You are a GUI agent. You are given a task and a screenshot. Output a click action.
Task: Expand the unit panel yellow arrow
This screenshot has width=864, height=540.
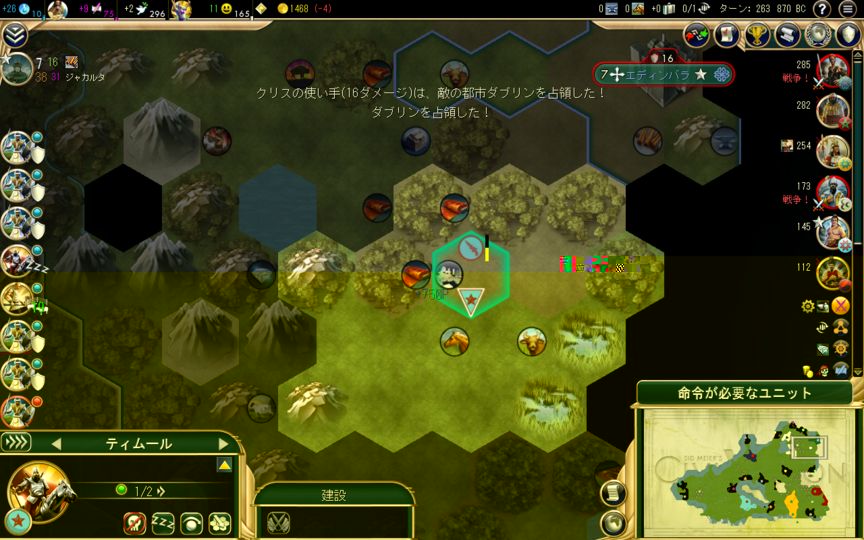225,465
